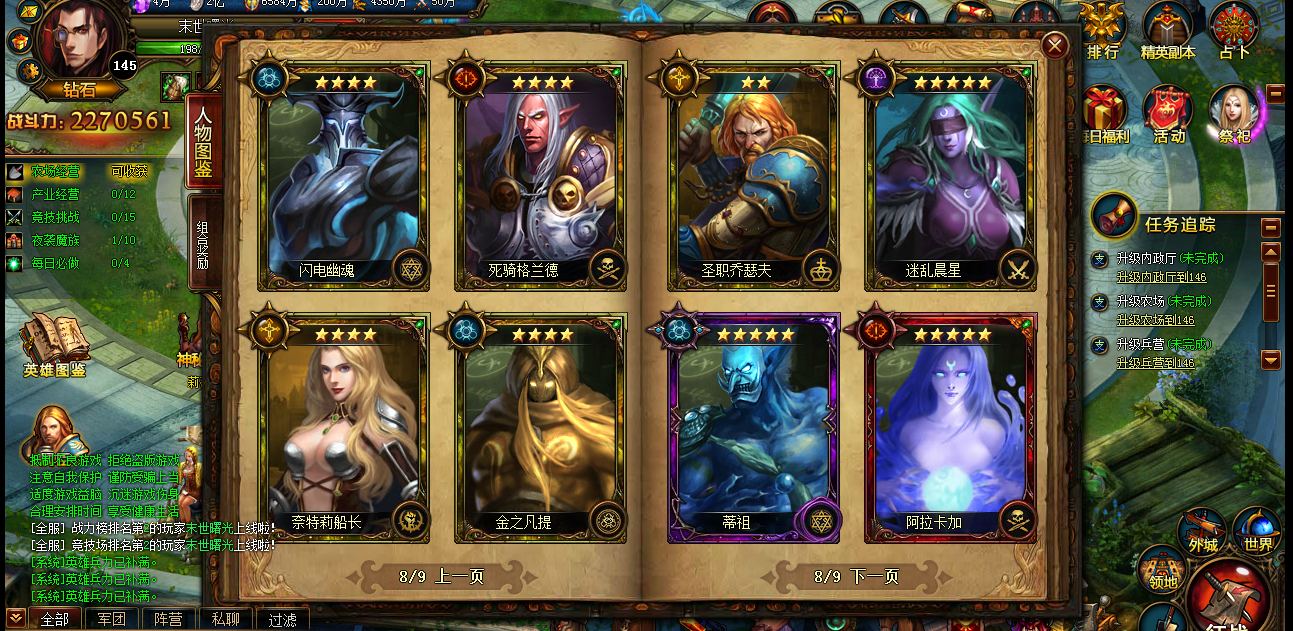Open the 精英副本 elite dungeon

[1167, 31]
